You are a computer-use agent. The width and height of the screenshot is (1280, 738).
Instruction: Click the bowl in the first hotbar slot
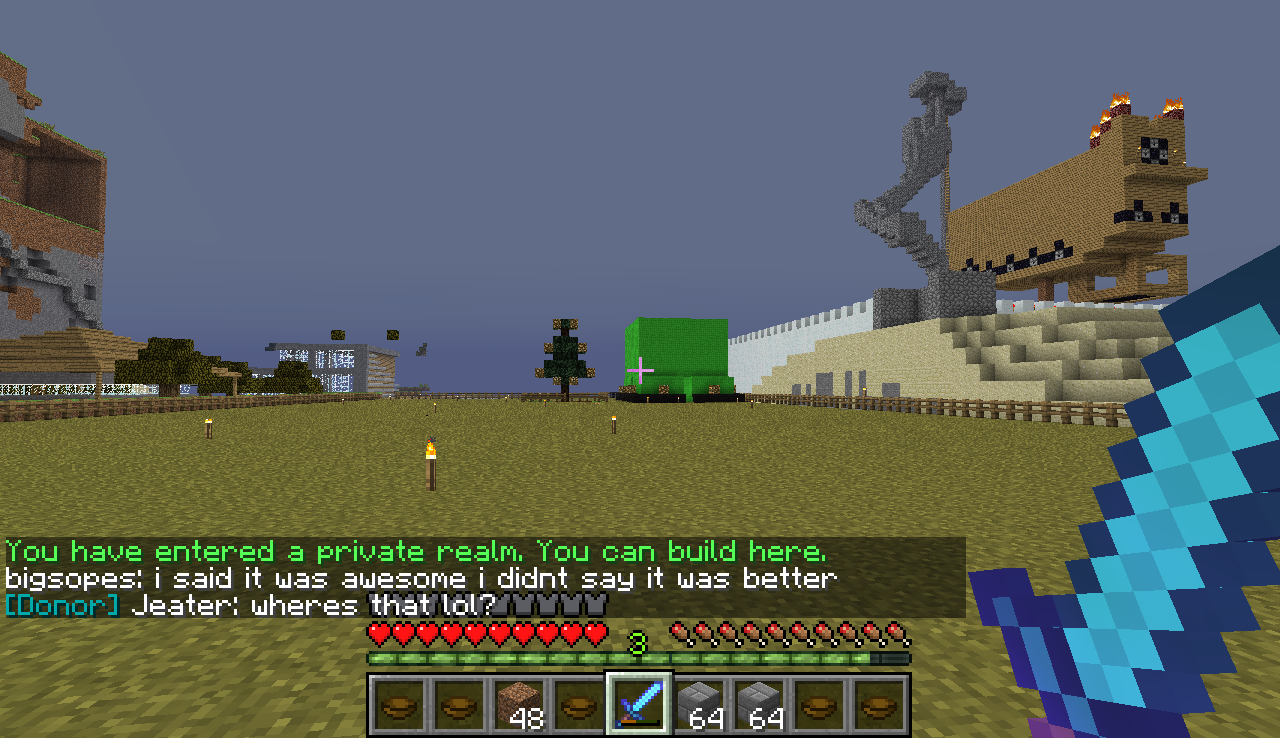pyautogui.click(x=394, y=705)
